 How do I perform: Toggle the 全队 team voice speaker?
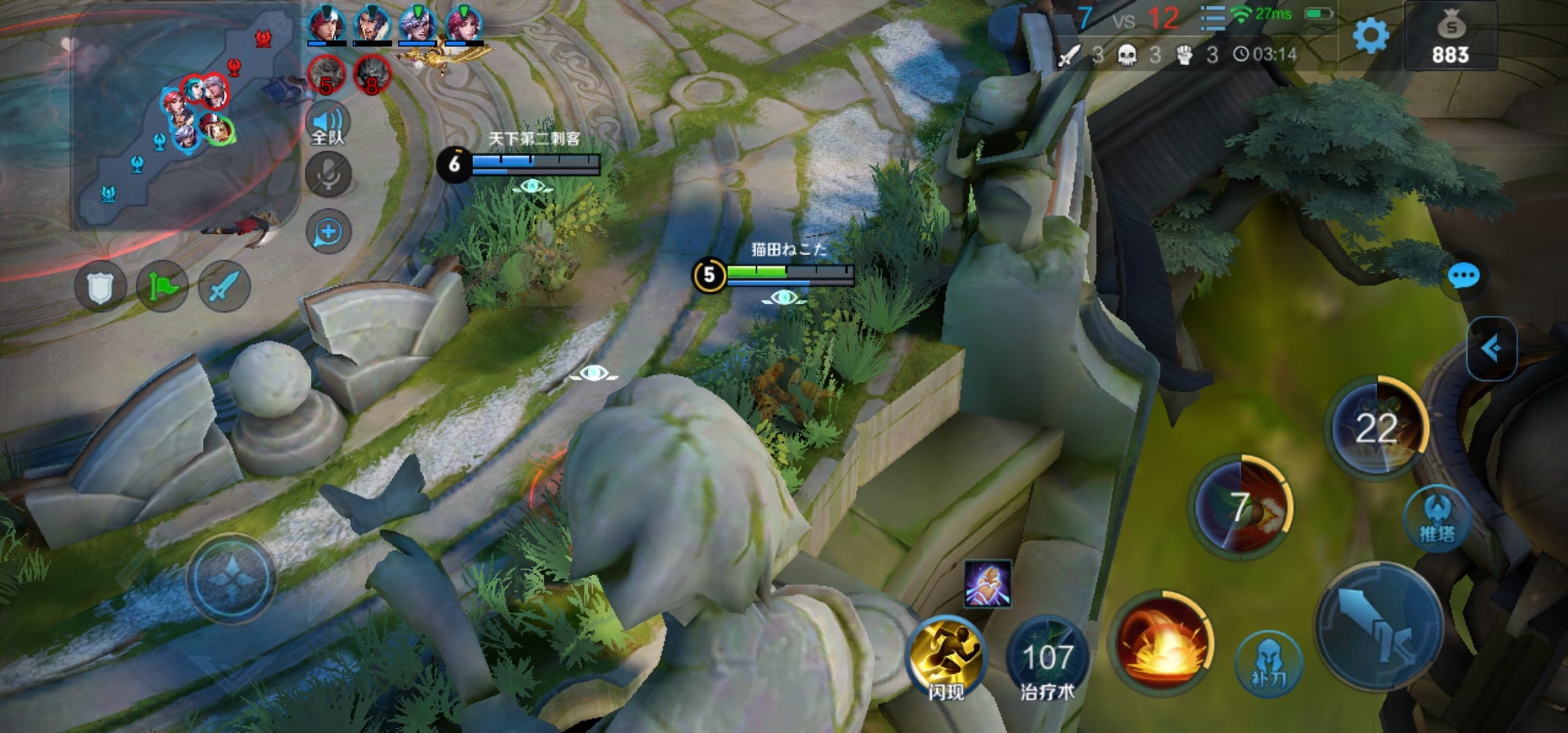click(328, 126)
